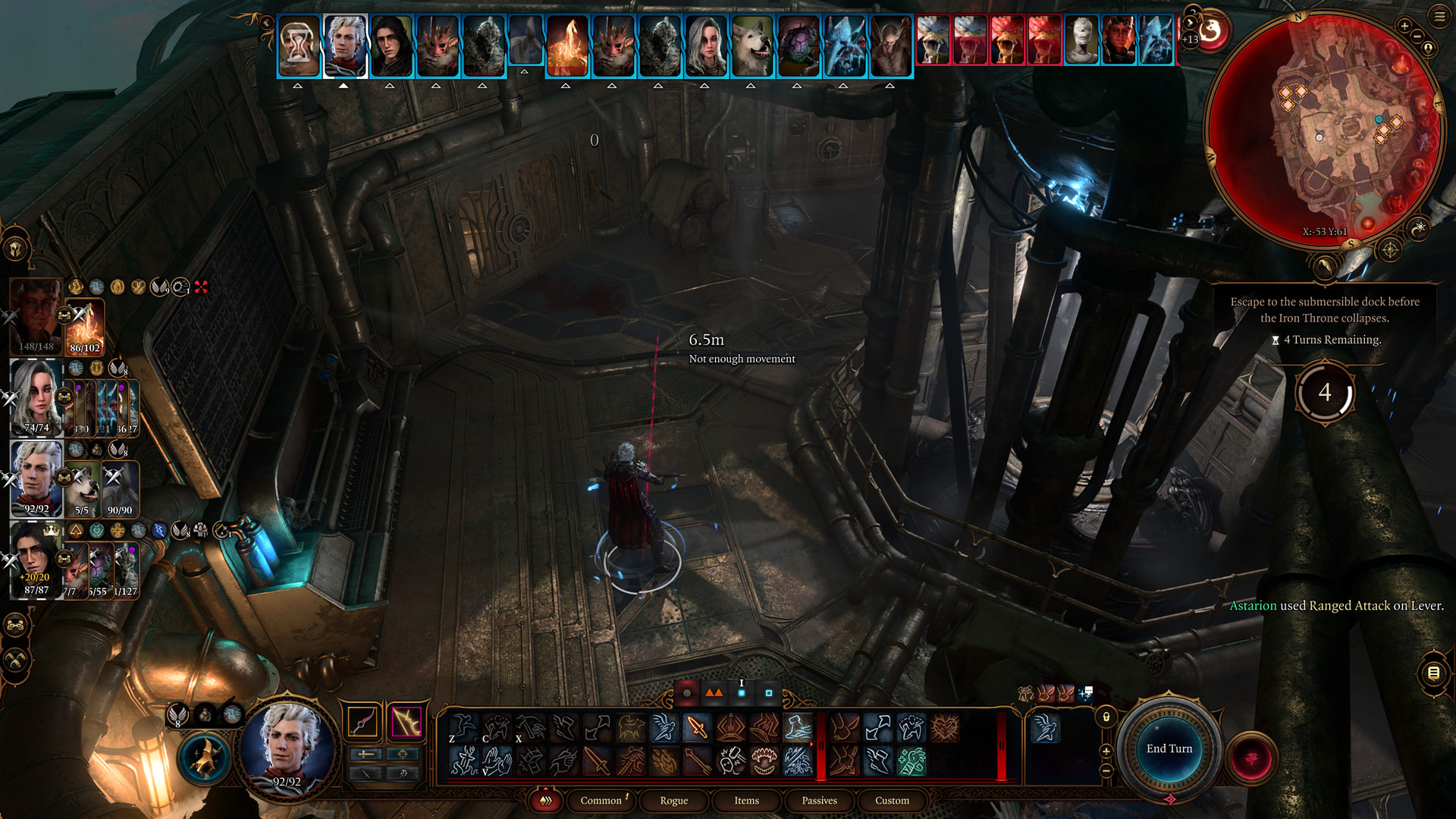
Task: Zoom in the minimap with plus button
Action: pos(1404,26)
